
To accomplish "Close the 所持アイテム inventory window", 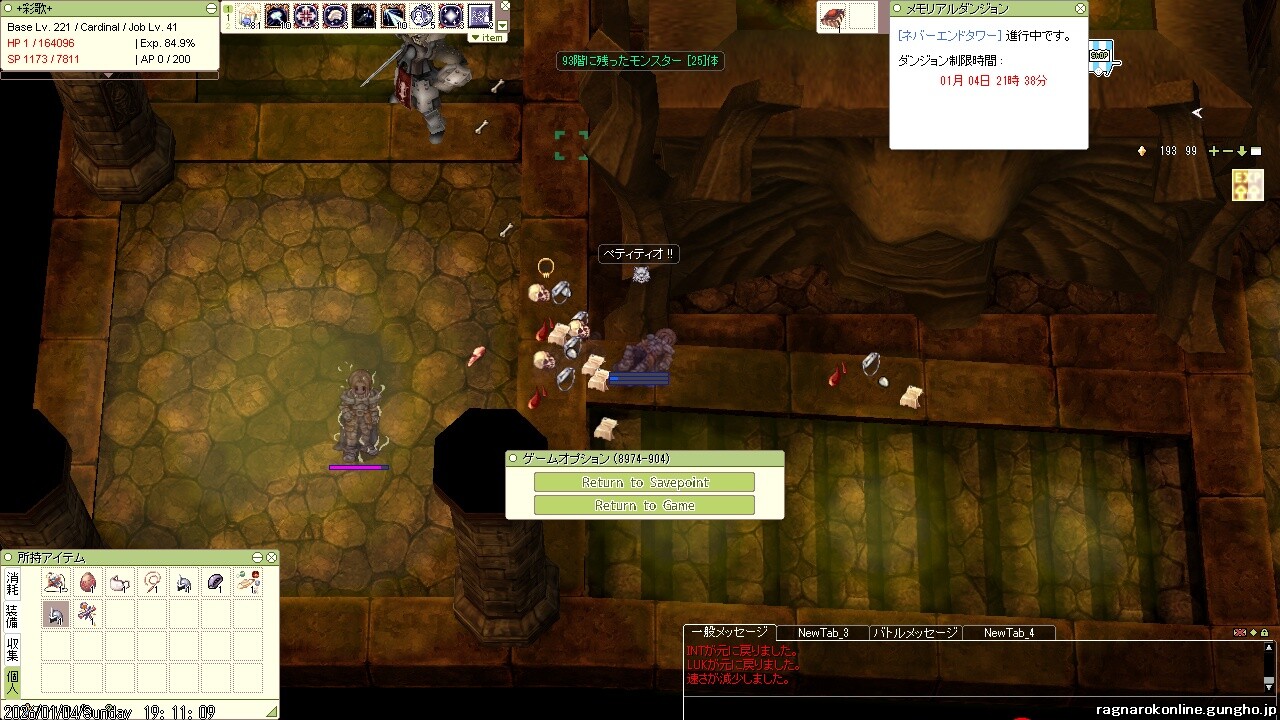I will point(271,557).
